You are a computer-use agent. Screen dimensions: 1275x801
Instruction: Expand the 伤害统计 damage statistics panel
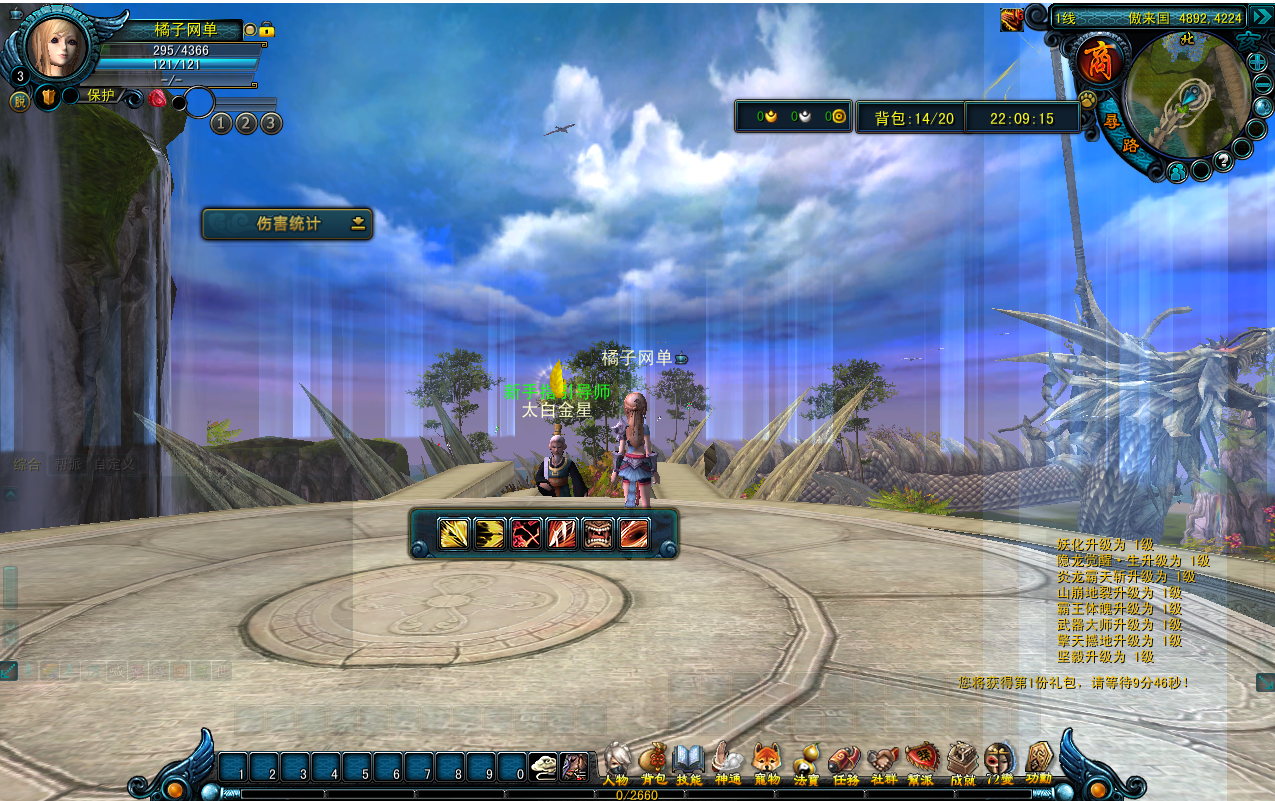358,224
